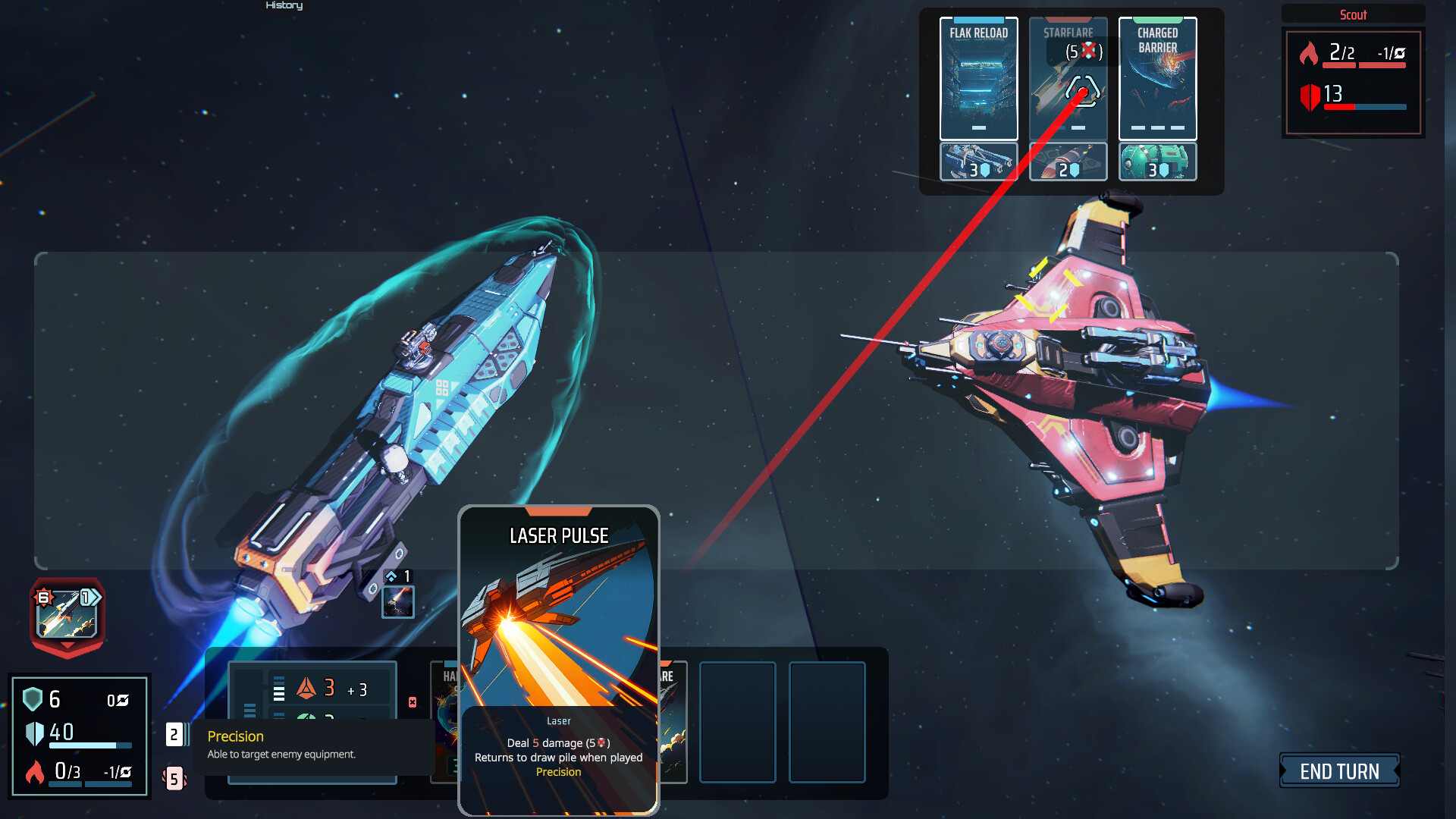Select the Flak Reload enemy card
The image size is (1456, 819).
978,80
